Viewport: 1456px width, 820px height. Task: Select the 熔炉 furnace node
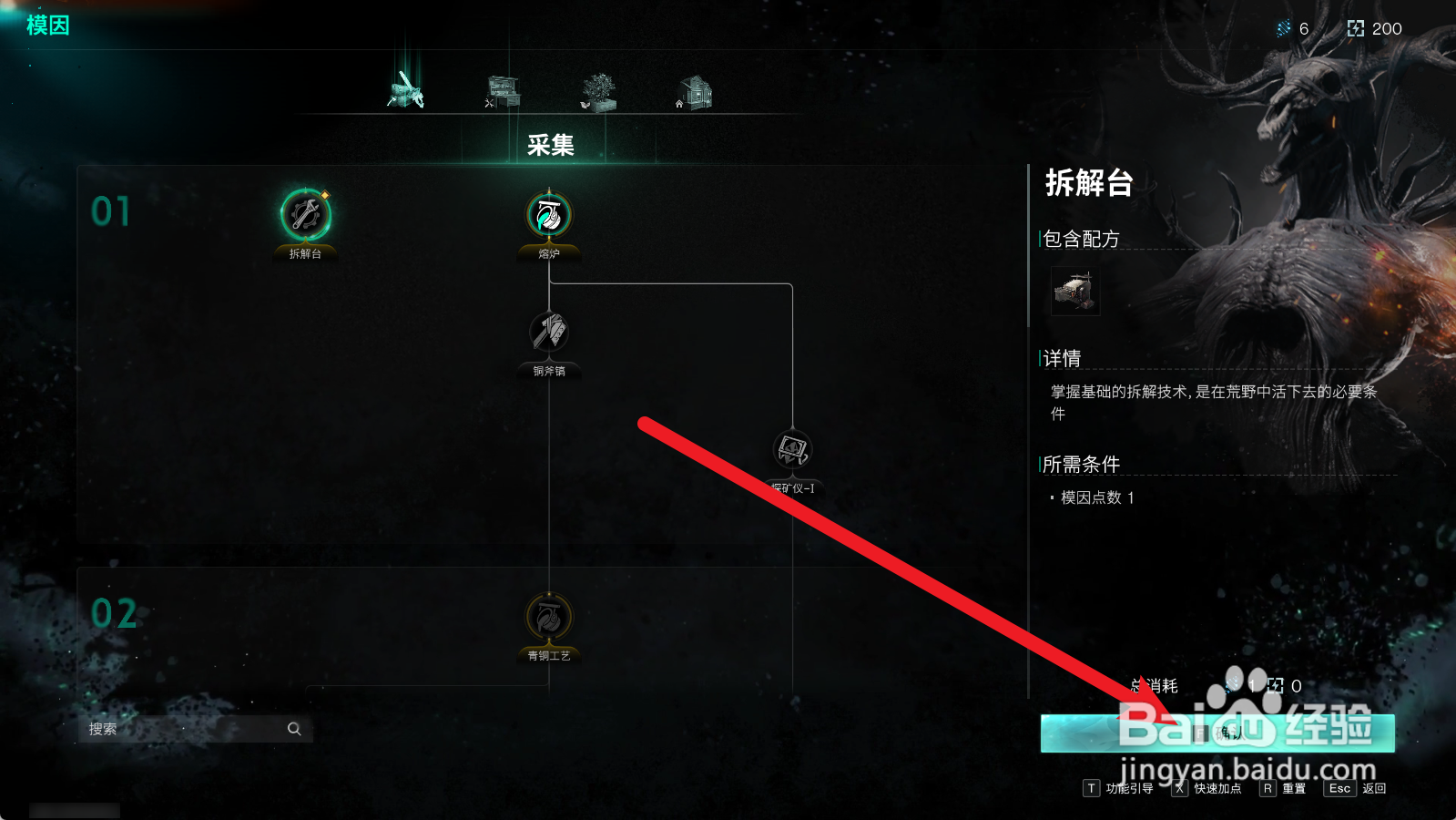550,214
